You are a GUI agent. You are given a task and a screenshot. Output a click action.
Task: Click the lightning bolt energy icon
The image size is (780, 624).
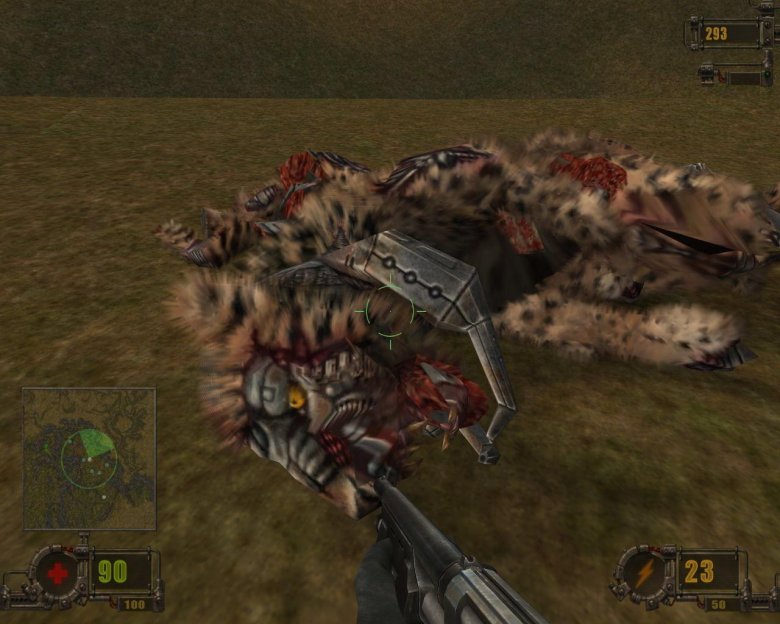pyautogui.click(x=643, y=574)
